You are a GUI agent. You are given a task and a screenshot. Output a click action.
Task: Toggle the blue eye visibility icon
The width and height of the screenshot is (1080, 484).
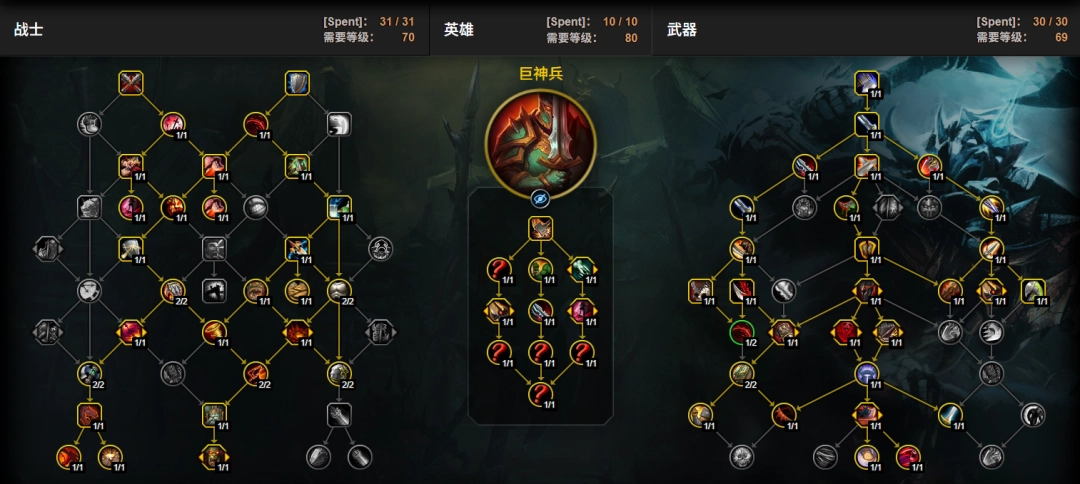click(x=540, y=198)
